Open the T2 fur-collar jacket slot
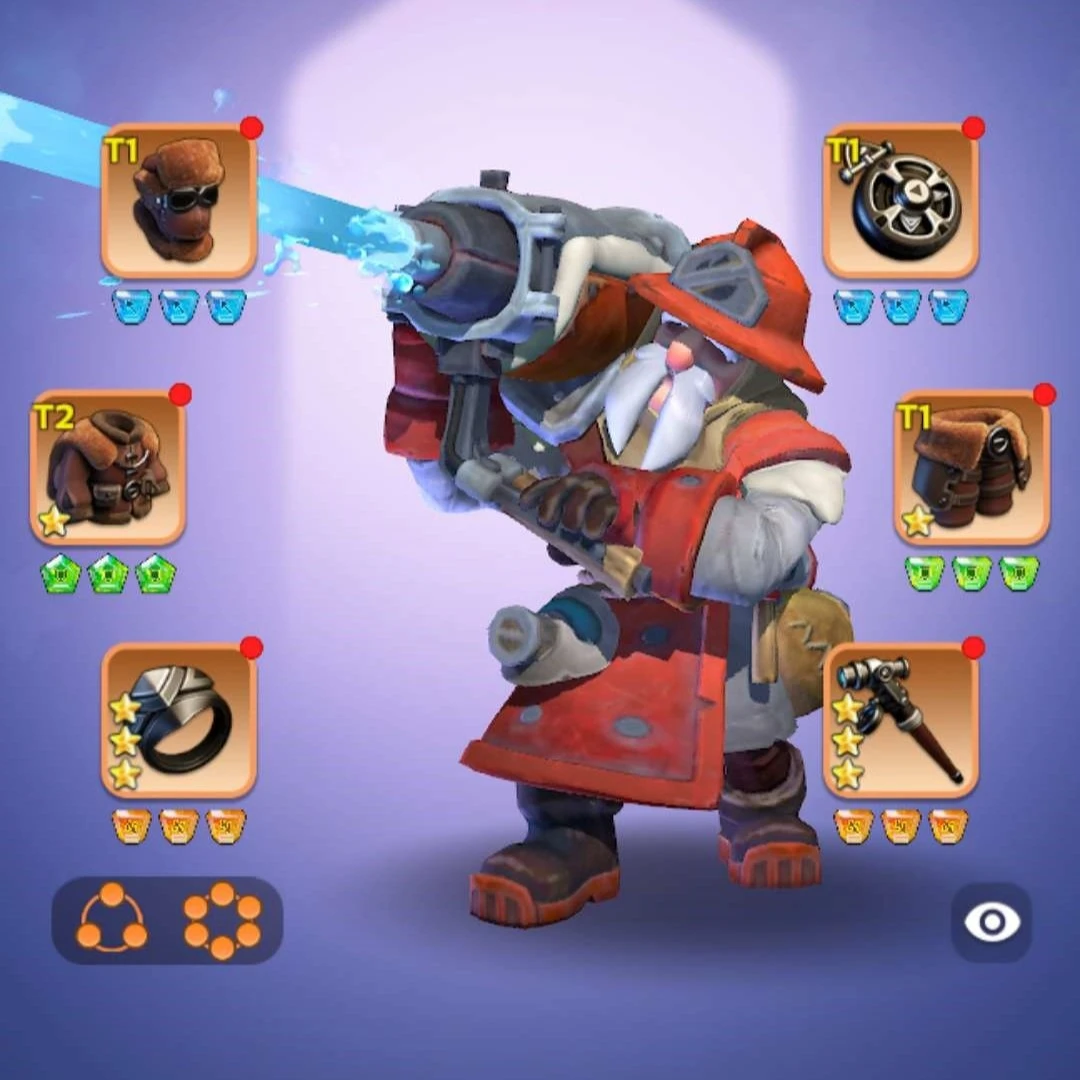Image resolution: width=1080 pixels, height=1080 pixels. pyautogui.click(x=108, y=467)
